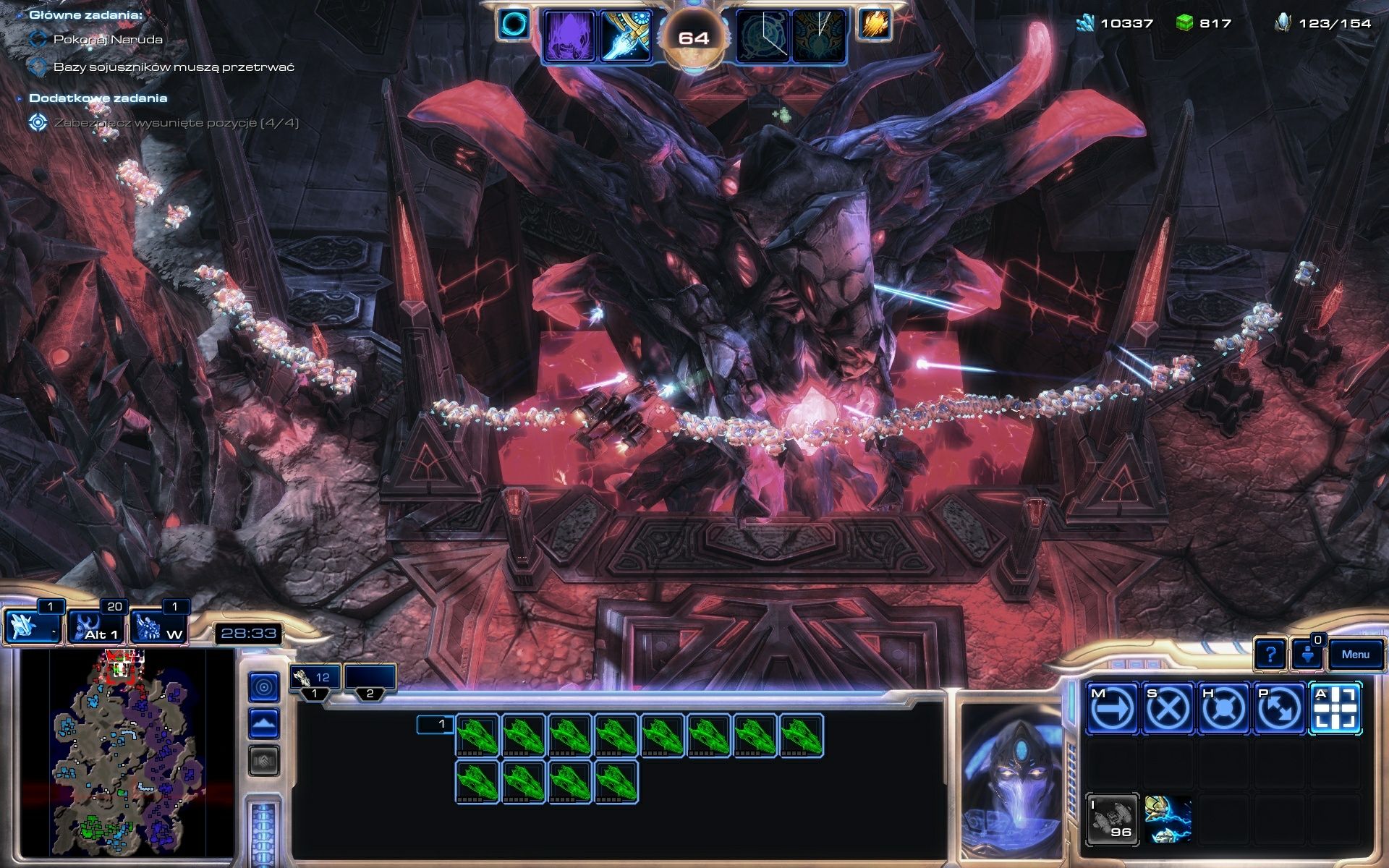Toggle the ally colors handshake button
The height and width of the screenshot is (868, 1389).
tap(264, 754)
